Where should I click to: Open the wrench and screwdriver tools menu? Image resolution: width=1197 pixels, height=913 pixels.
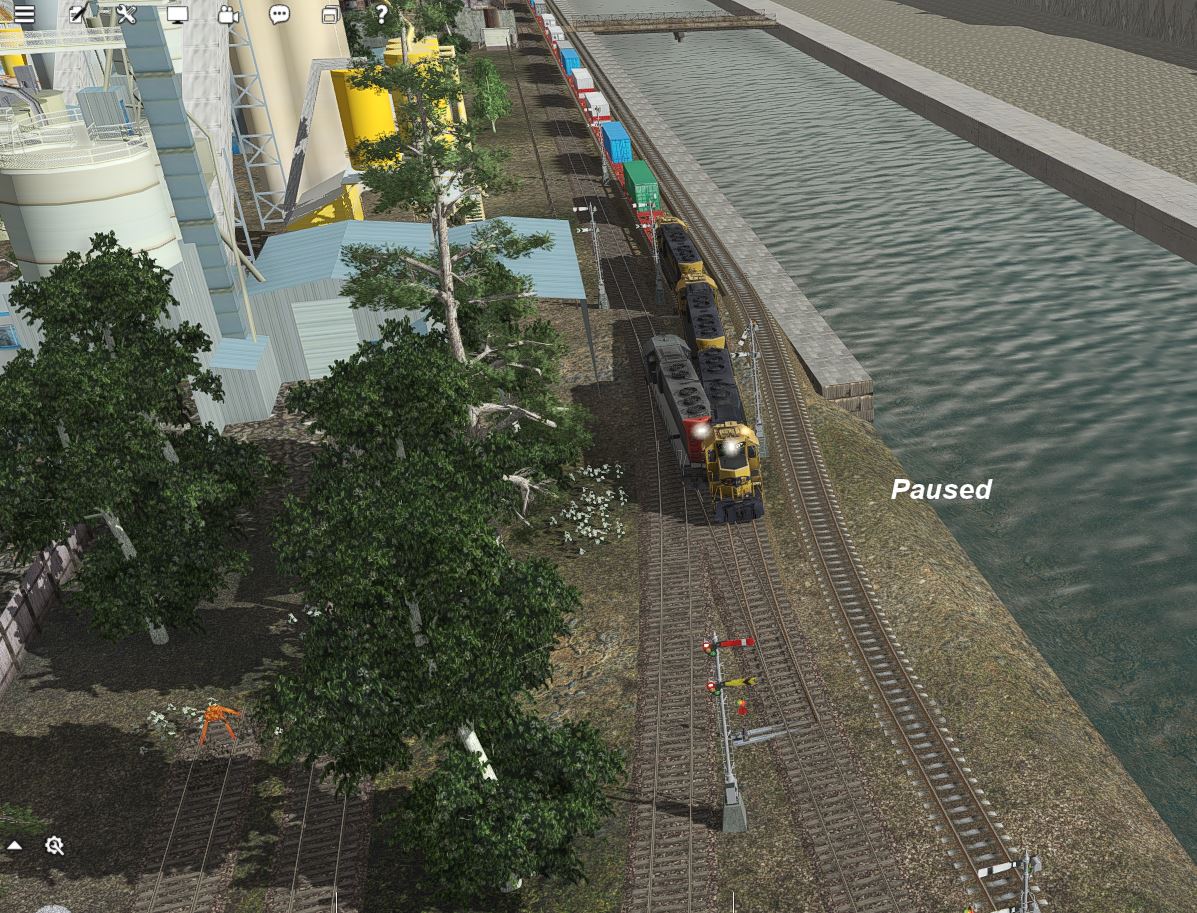(x=126, y=15)
